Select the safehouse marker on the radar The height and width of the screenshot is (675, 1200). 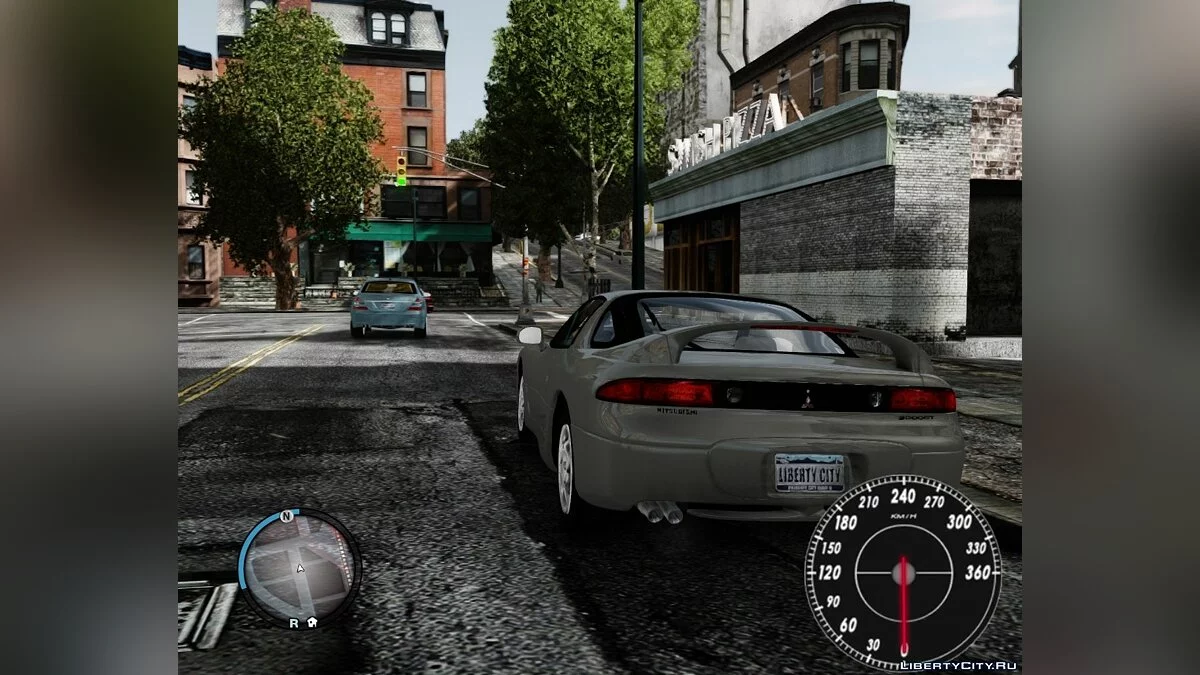click(312, 622)
